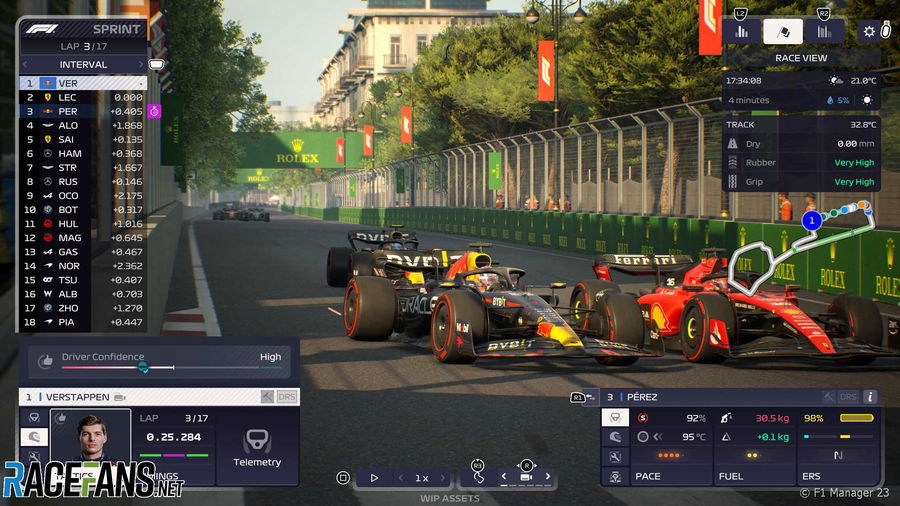The height and width of the screenshot is (506, 900).
Task: Select the flag Race View tab
Action: (x=783, y=31)
